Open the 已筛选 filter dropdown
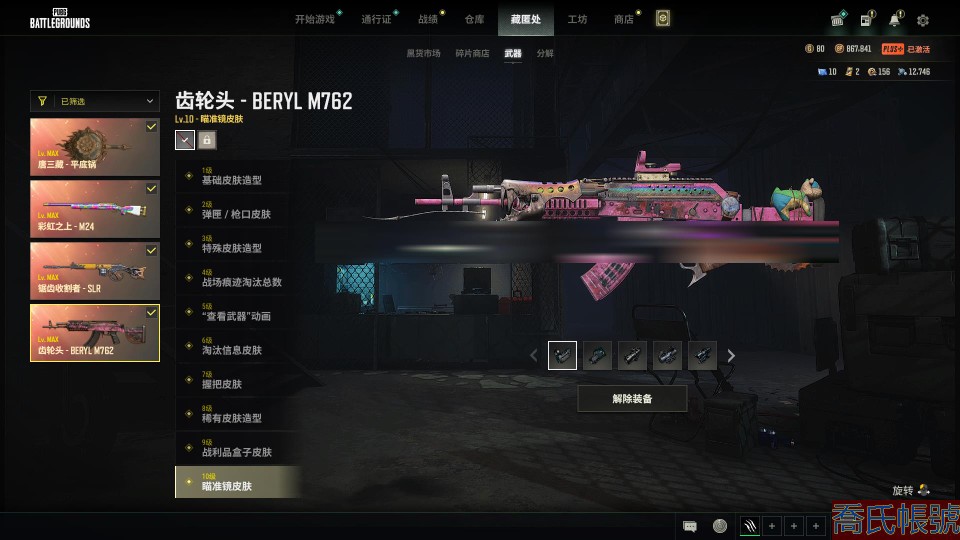The height and width of the screenshot is (540, 960). (95, 101)
